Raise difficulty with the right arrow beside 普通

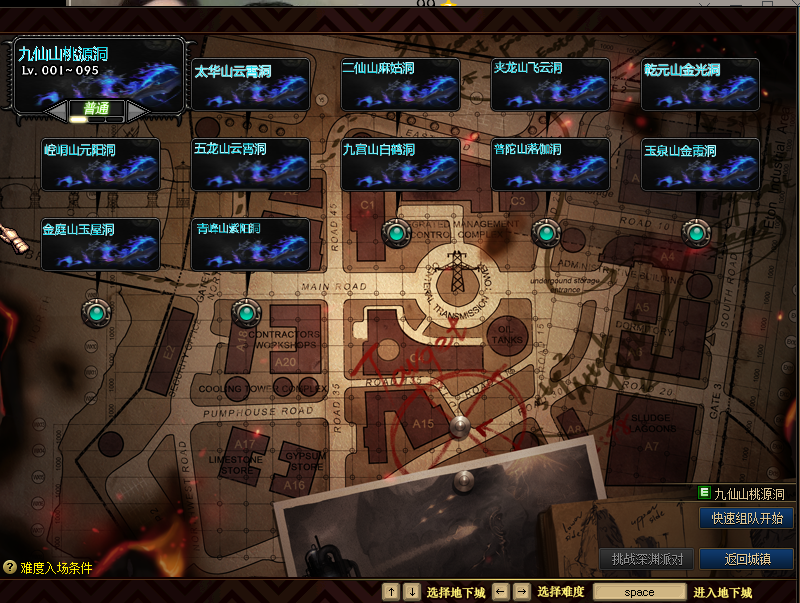pos(137,109)
